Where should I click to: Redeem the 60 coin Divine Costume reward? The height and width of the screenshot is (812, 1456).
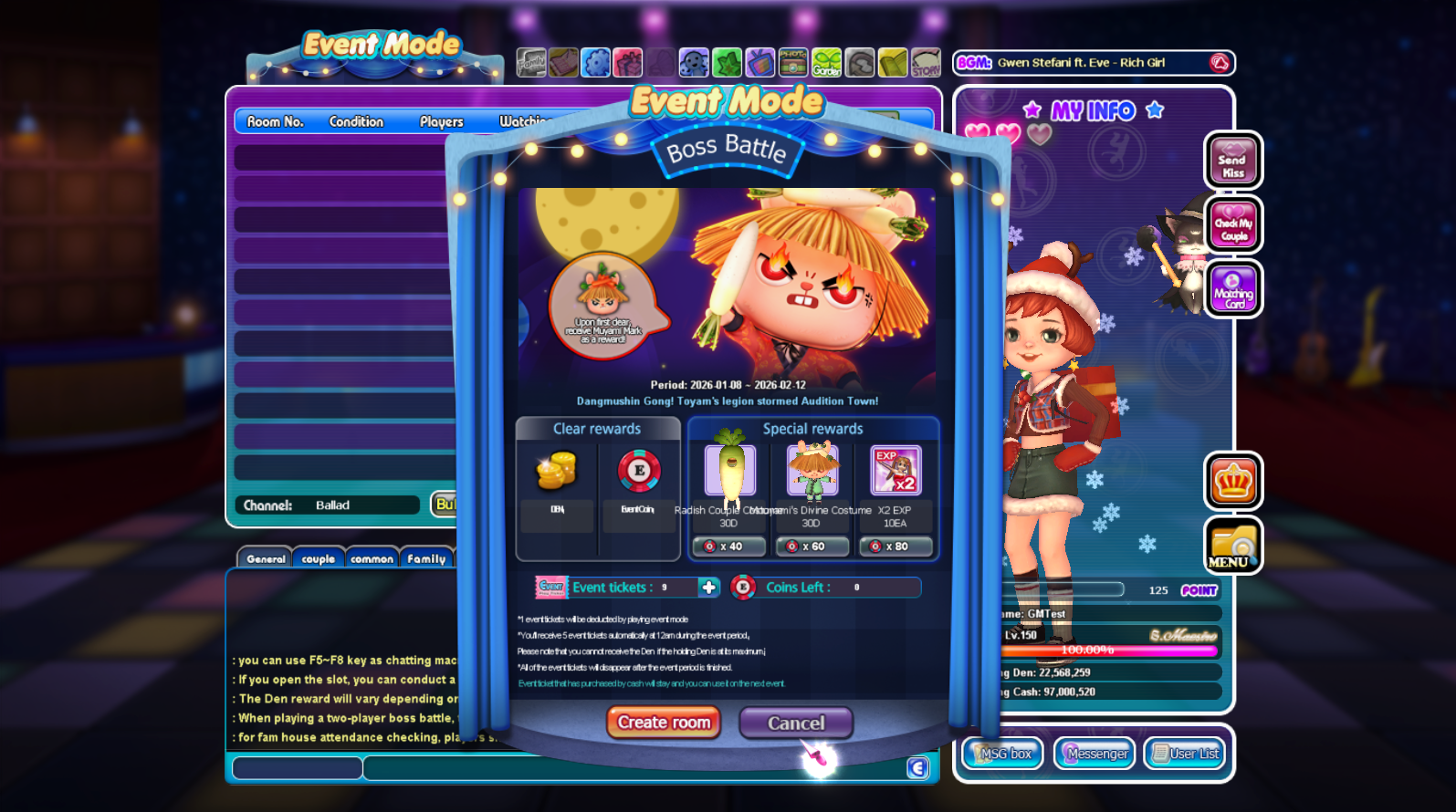coord(812,547)
